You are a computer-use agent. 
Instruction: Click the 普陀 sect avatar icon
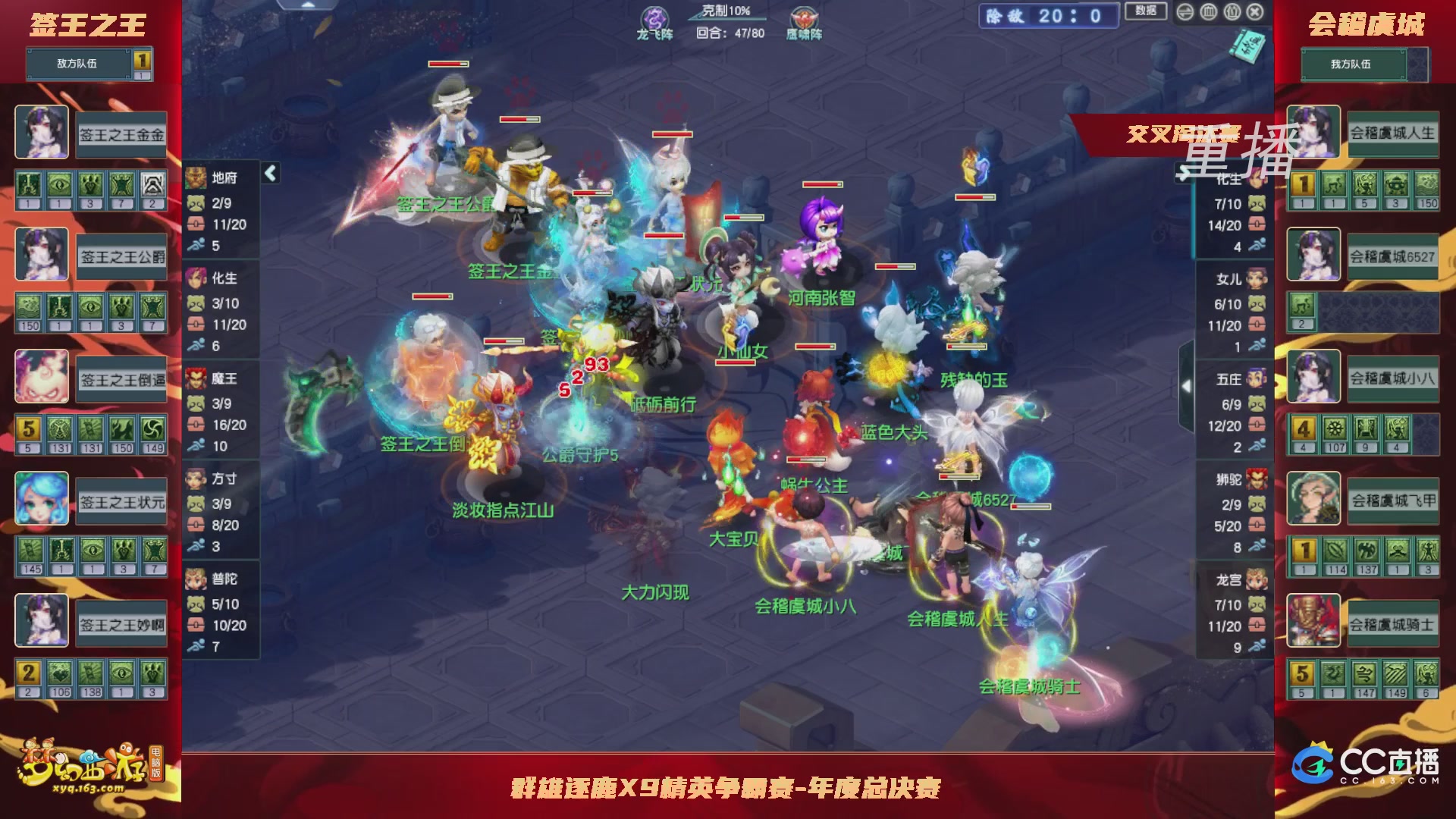tap(196, 579)
